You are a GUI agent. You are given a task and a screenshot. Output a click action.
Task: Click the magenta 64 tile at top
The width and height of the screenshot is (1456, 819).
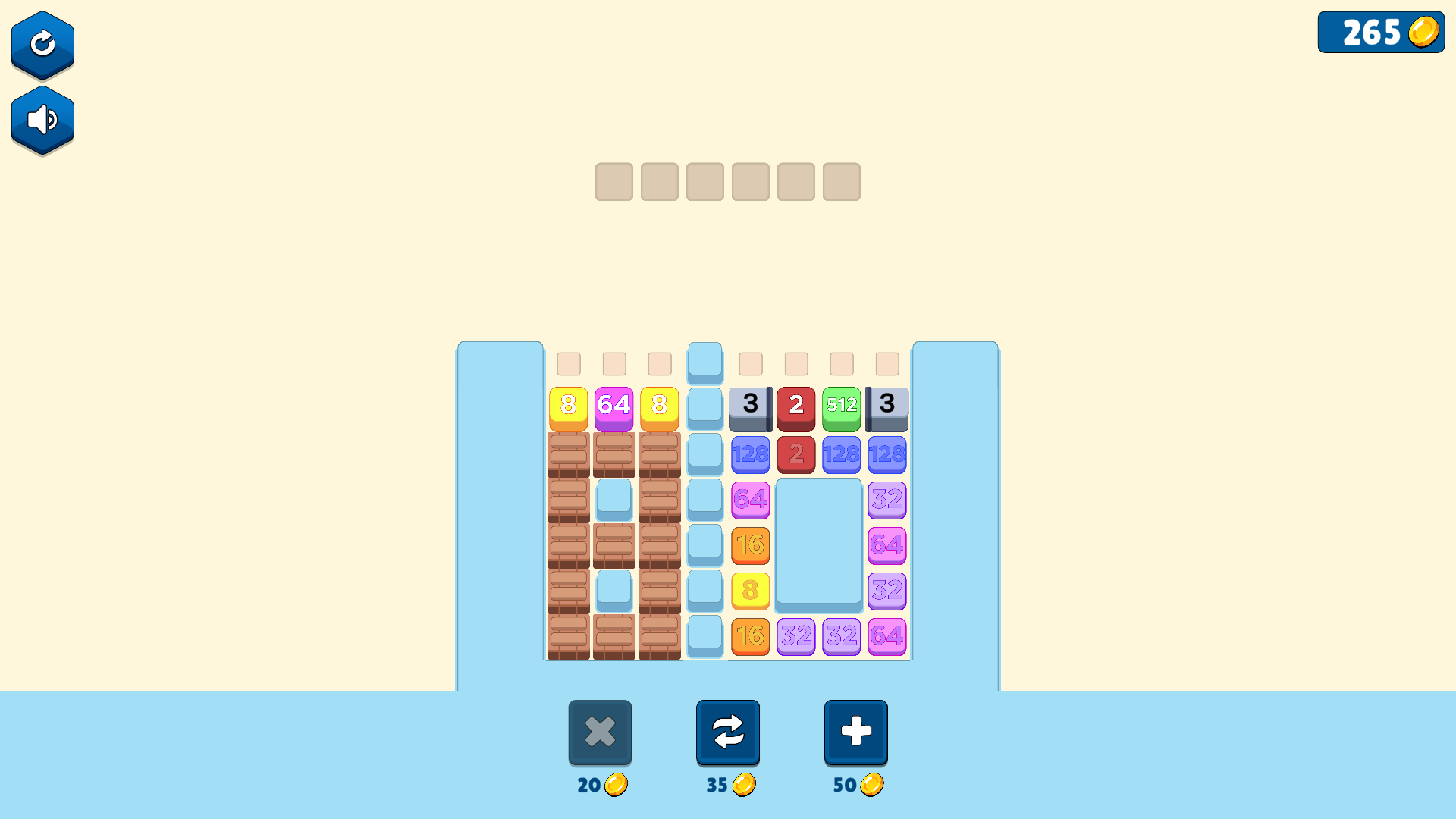point(613,406)
